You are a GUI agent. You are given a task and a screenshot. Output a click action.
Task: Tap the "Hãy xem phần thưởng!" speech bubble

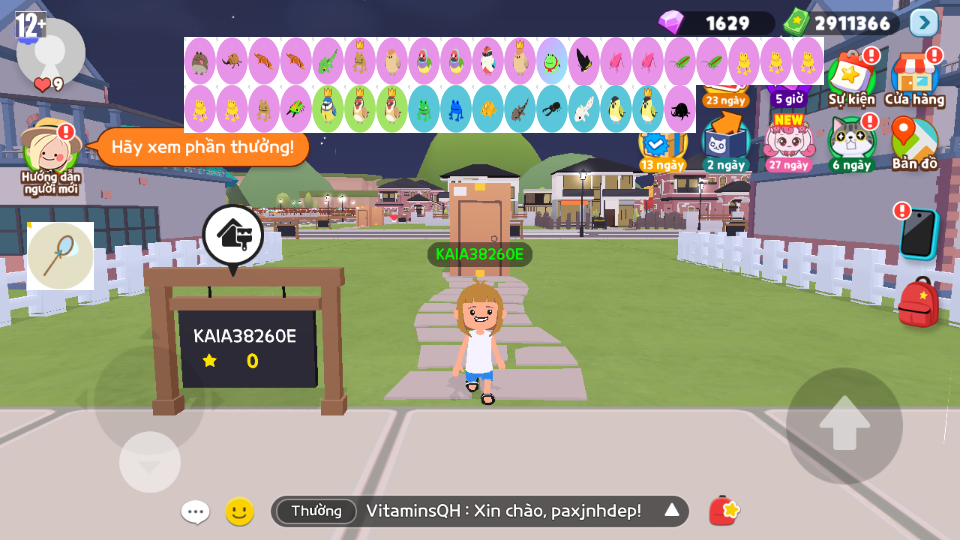(x=202, y=148)
